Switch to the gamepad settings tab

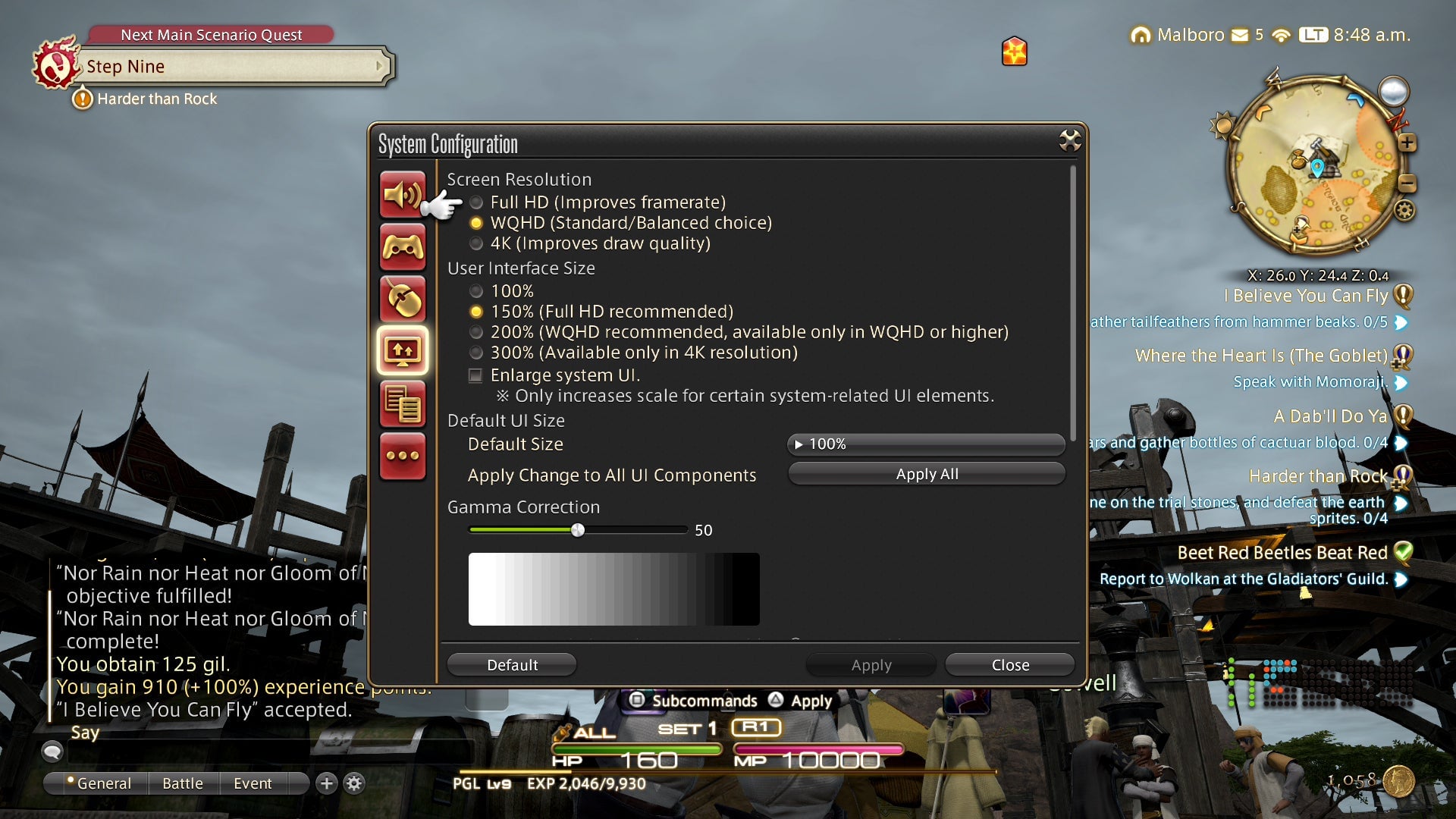(402, 247)
